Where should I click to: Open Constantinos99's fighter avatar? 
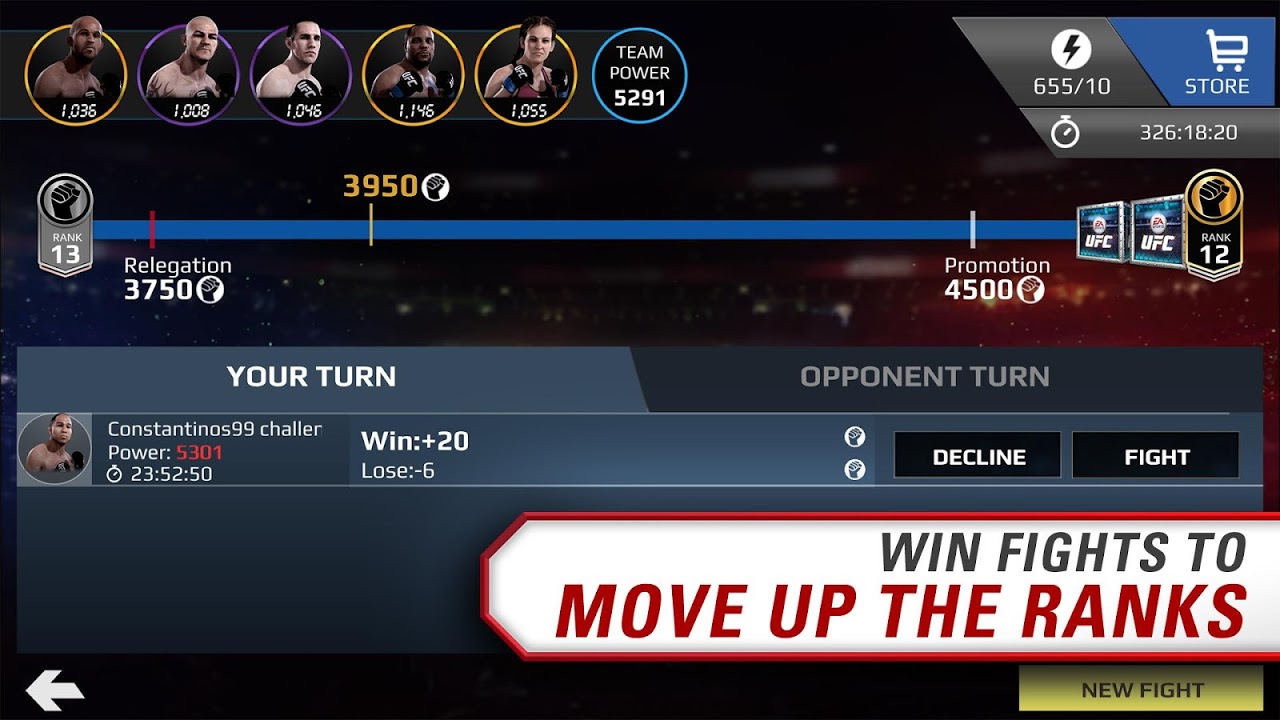(57, 450)
